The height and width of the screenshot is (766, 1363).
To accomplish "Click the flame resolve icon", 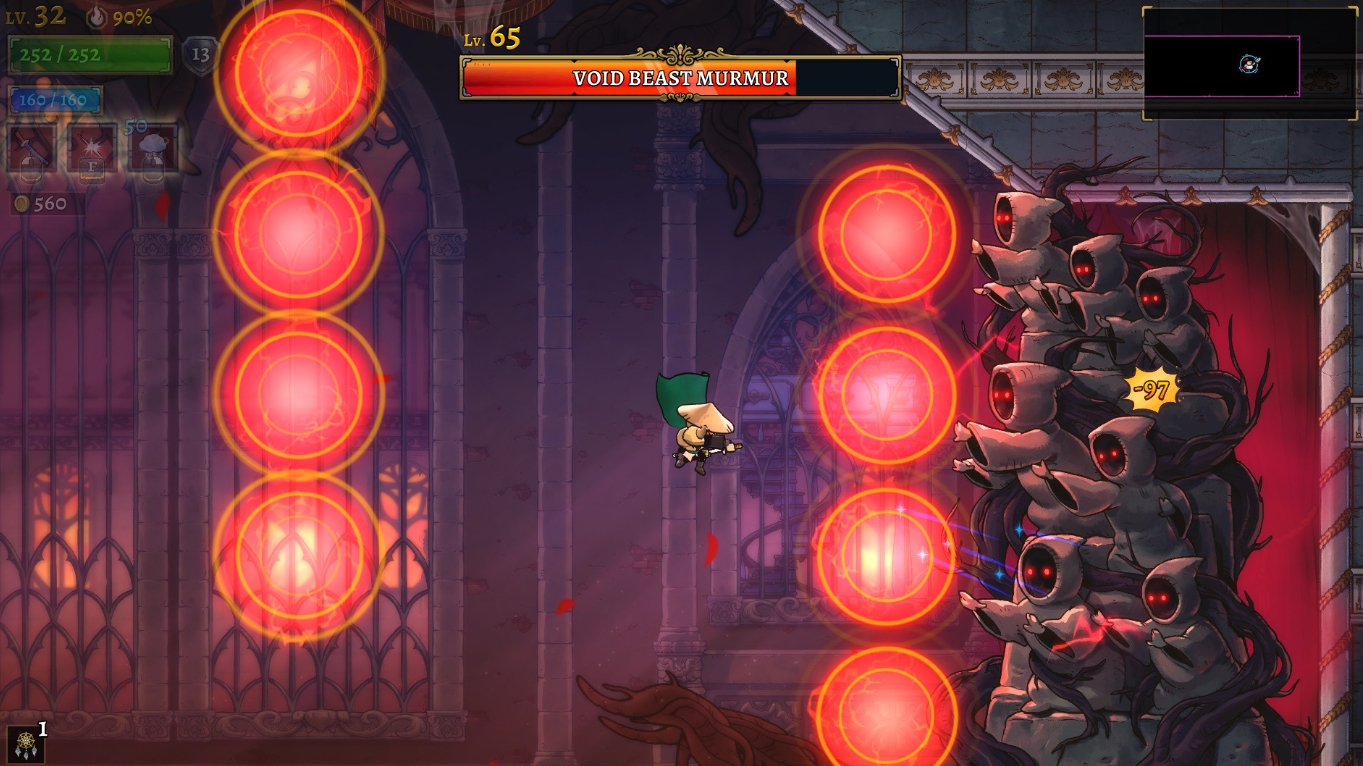I will (x=96, y=17).
